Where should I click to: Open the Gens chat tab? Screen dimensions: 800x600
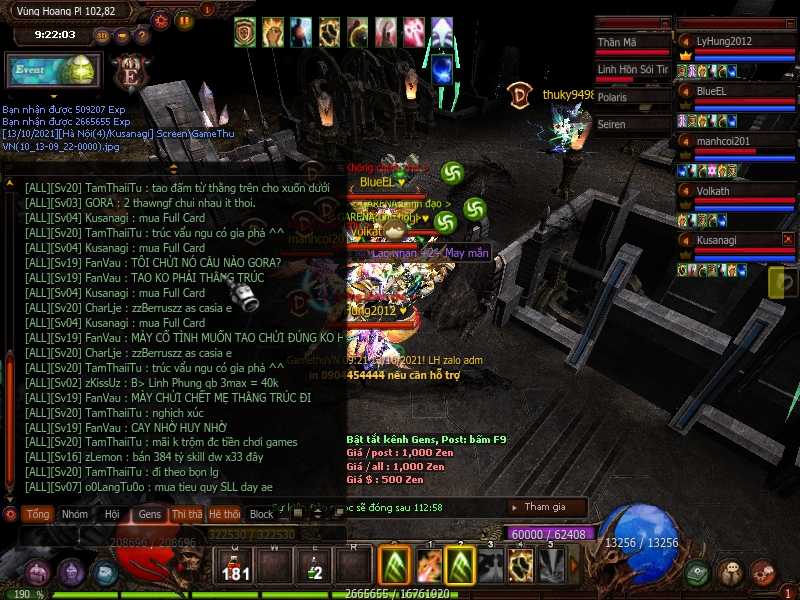149,514
